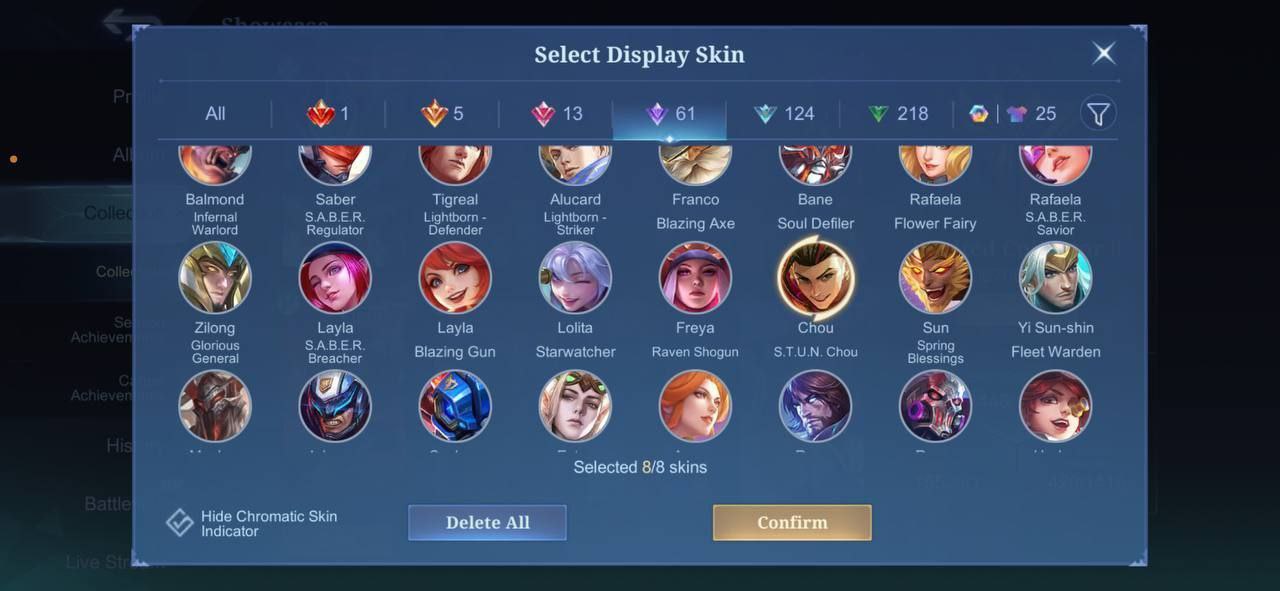This screenshot has width=1280, height=591.
Task: Switch to the pink tier tab with 13
Action: 556,114
